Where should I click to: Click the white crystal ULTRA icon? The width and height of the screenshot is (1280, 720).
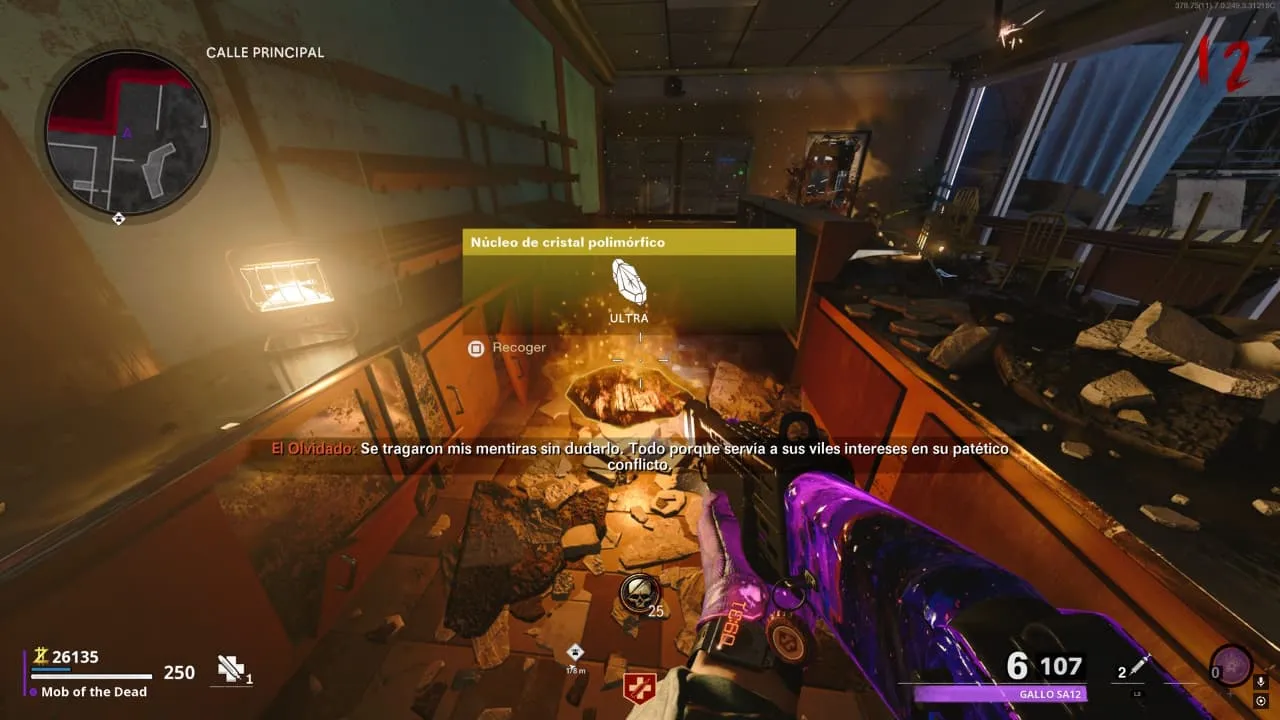tap(629, 282)
